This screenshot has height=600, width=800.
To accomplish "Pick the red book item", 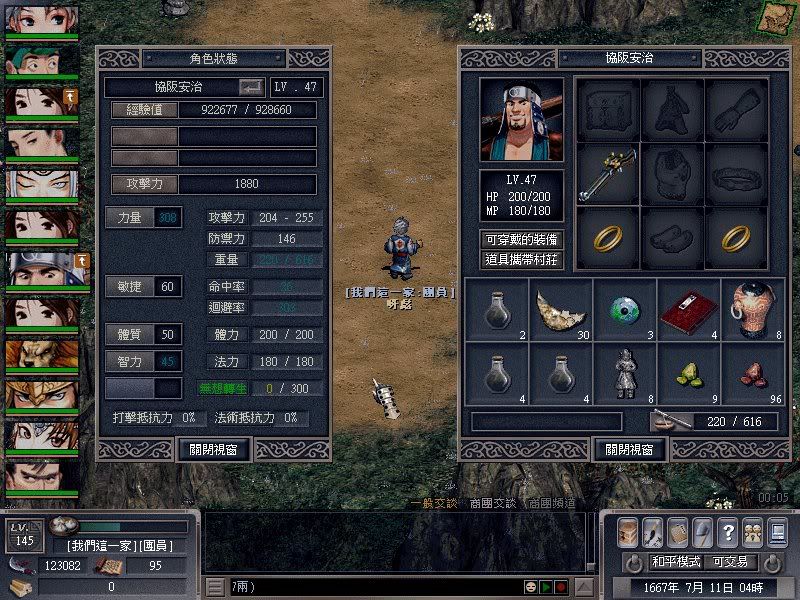I will click(689, 310).
